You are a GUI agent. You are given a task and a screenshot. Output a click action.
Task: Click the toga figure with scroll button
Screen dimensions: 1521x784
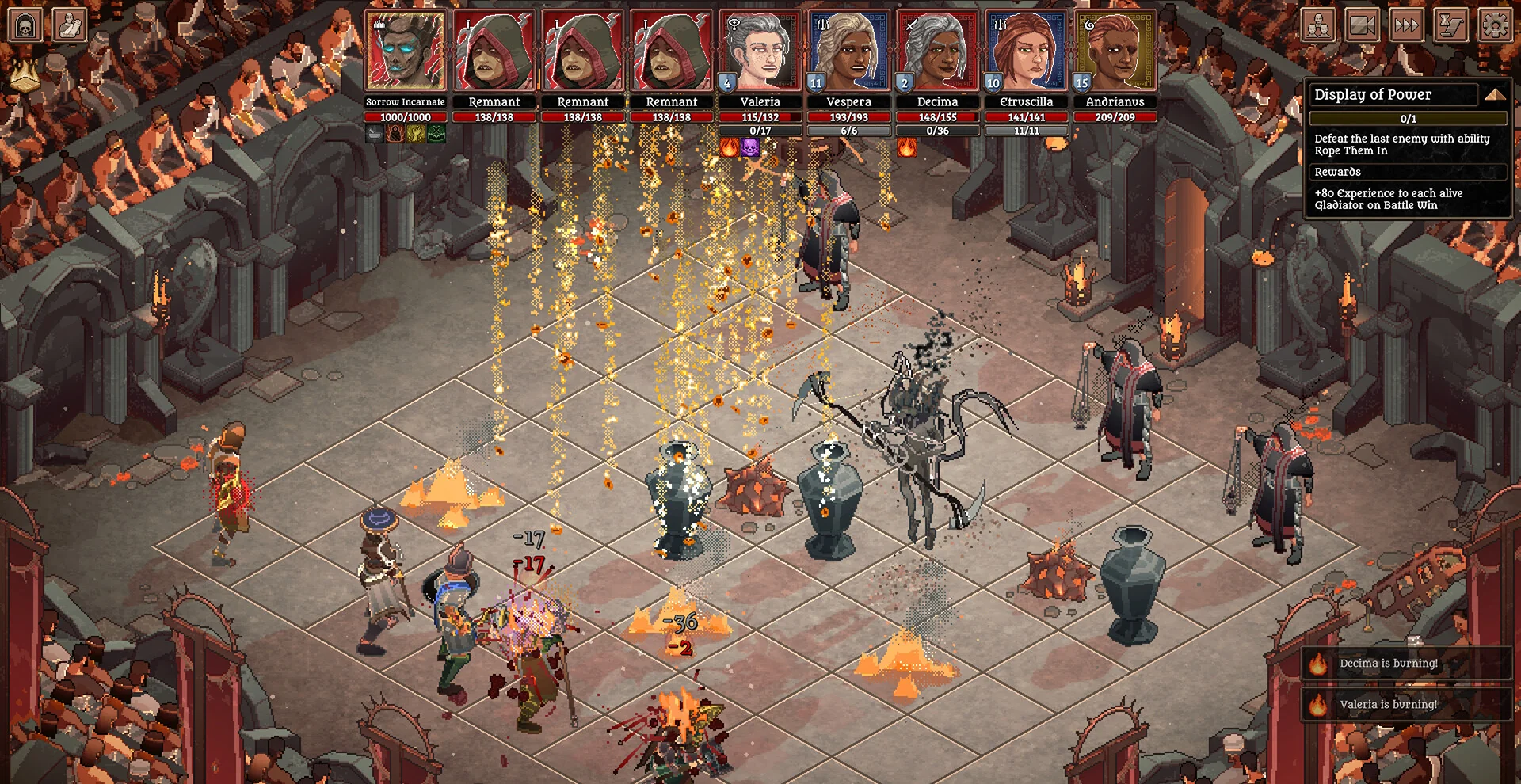point(70,25)
